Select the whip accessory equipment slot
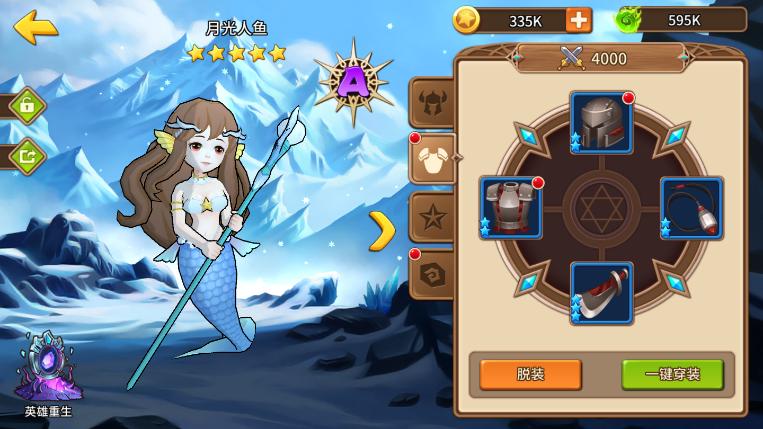 pos(692,208)
